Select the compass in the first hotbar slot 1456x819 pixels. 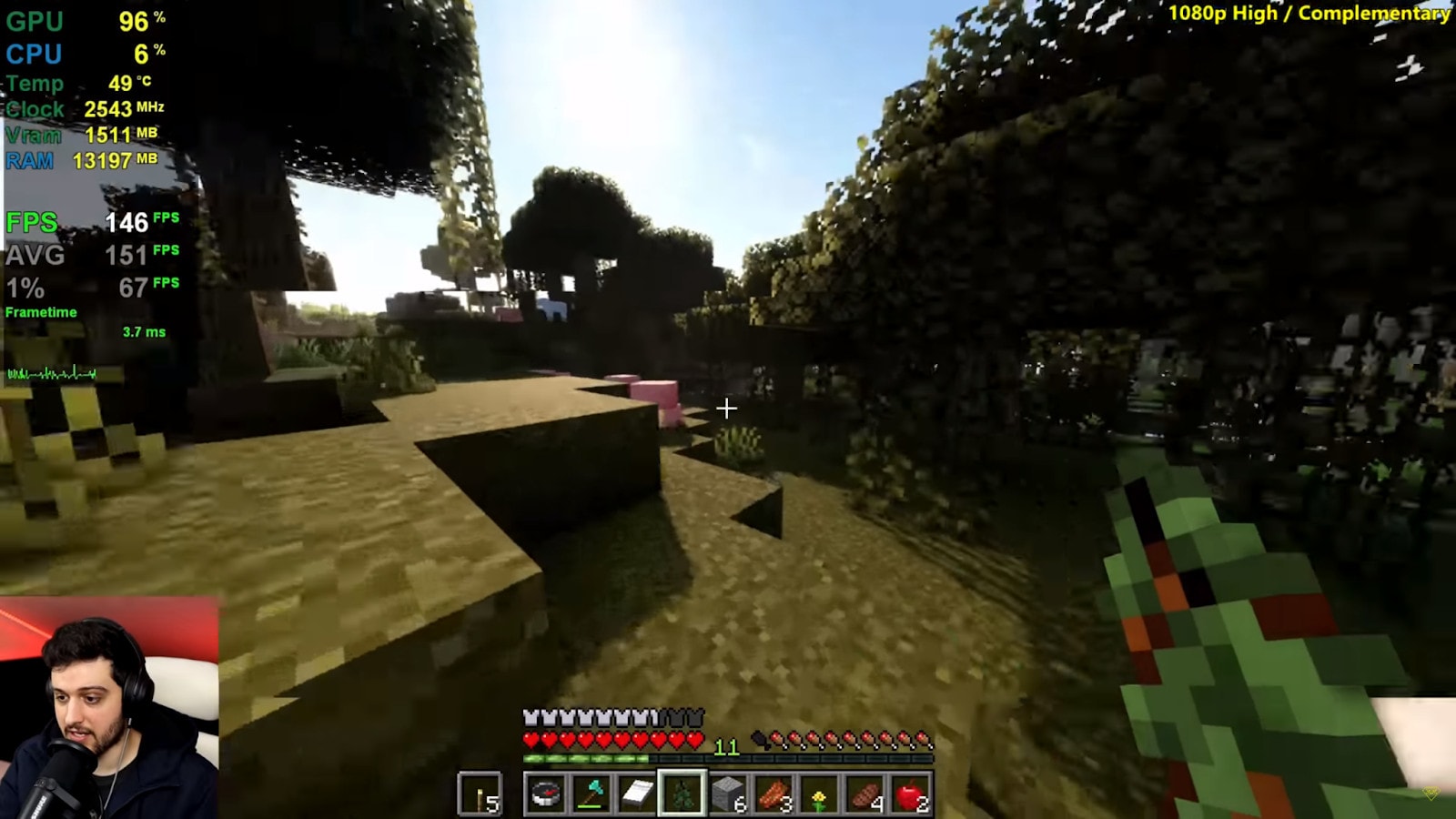coord(545,794)
